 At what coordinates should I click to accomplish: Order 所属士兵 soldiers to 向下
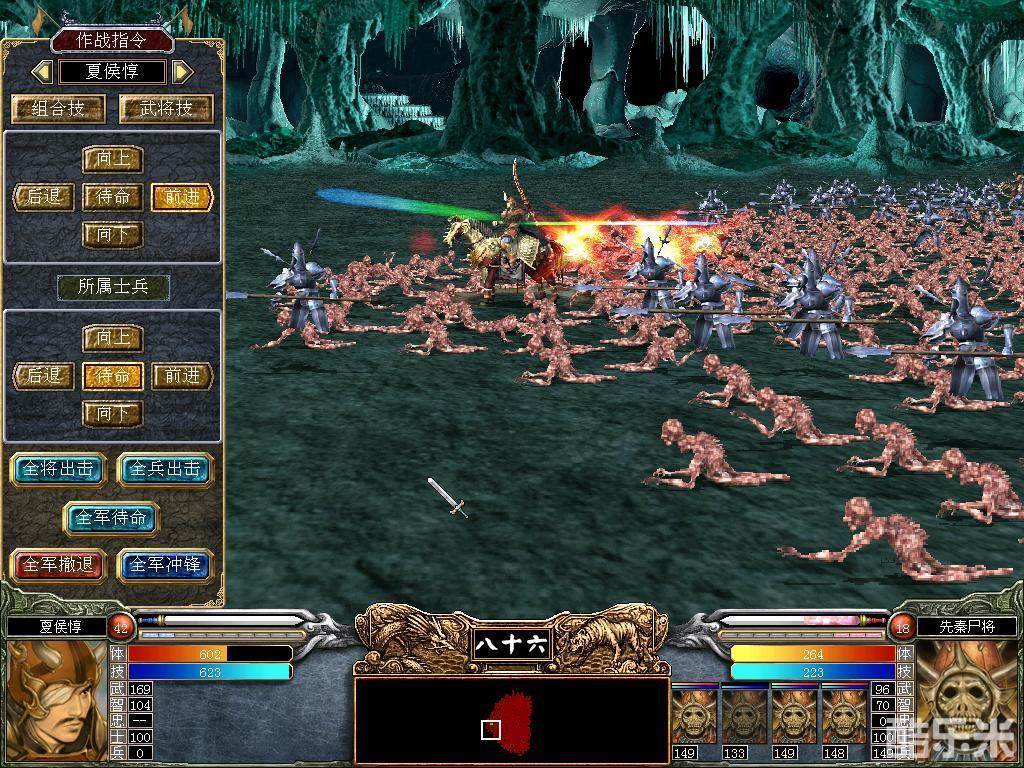coord(112,413)
